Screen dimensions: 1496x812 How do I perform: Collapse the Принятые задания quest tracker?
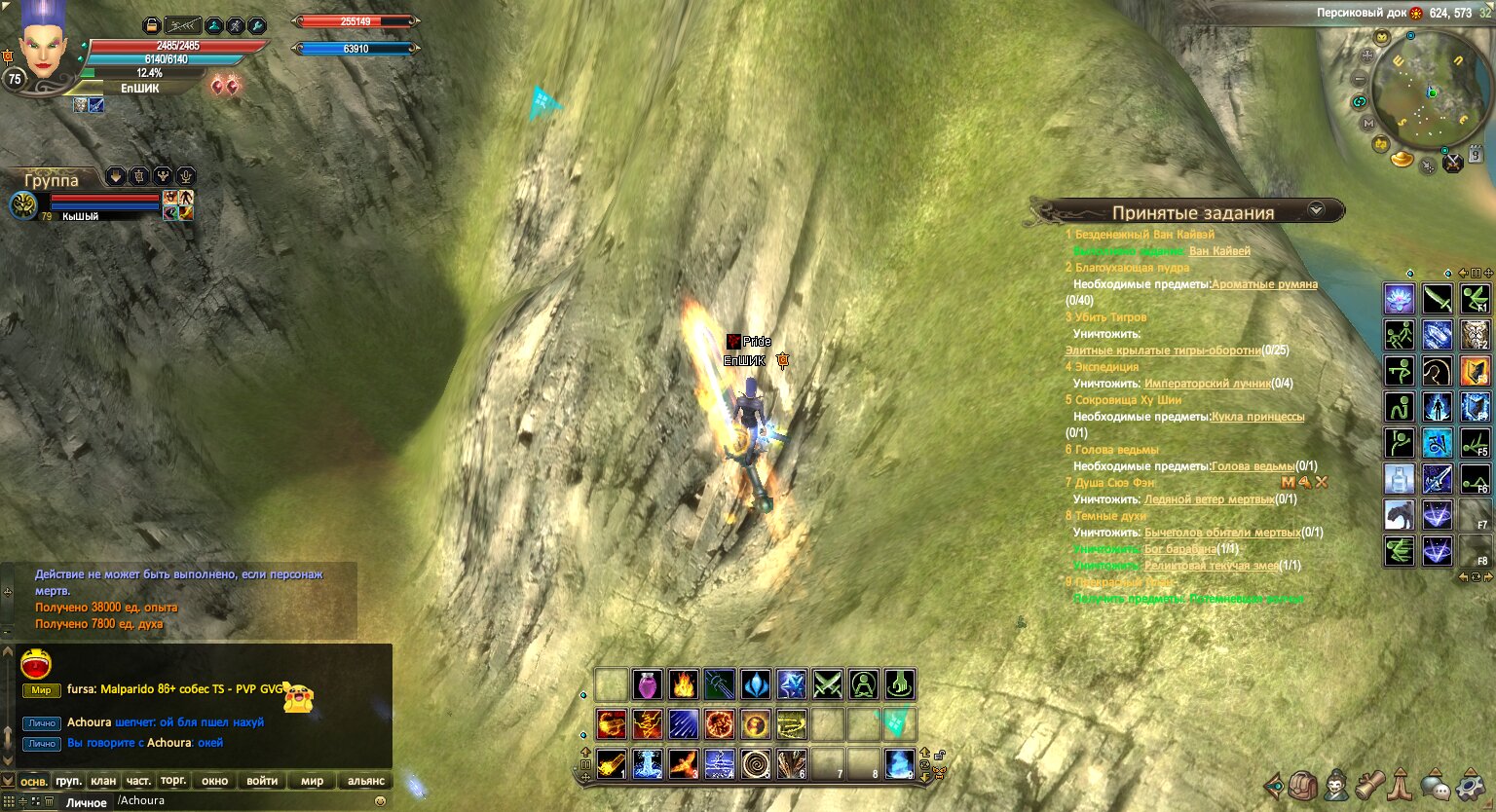(x=1316, y=210)
